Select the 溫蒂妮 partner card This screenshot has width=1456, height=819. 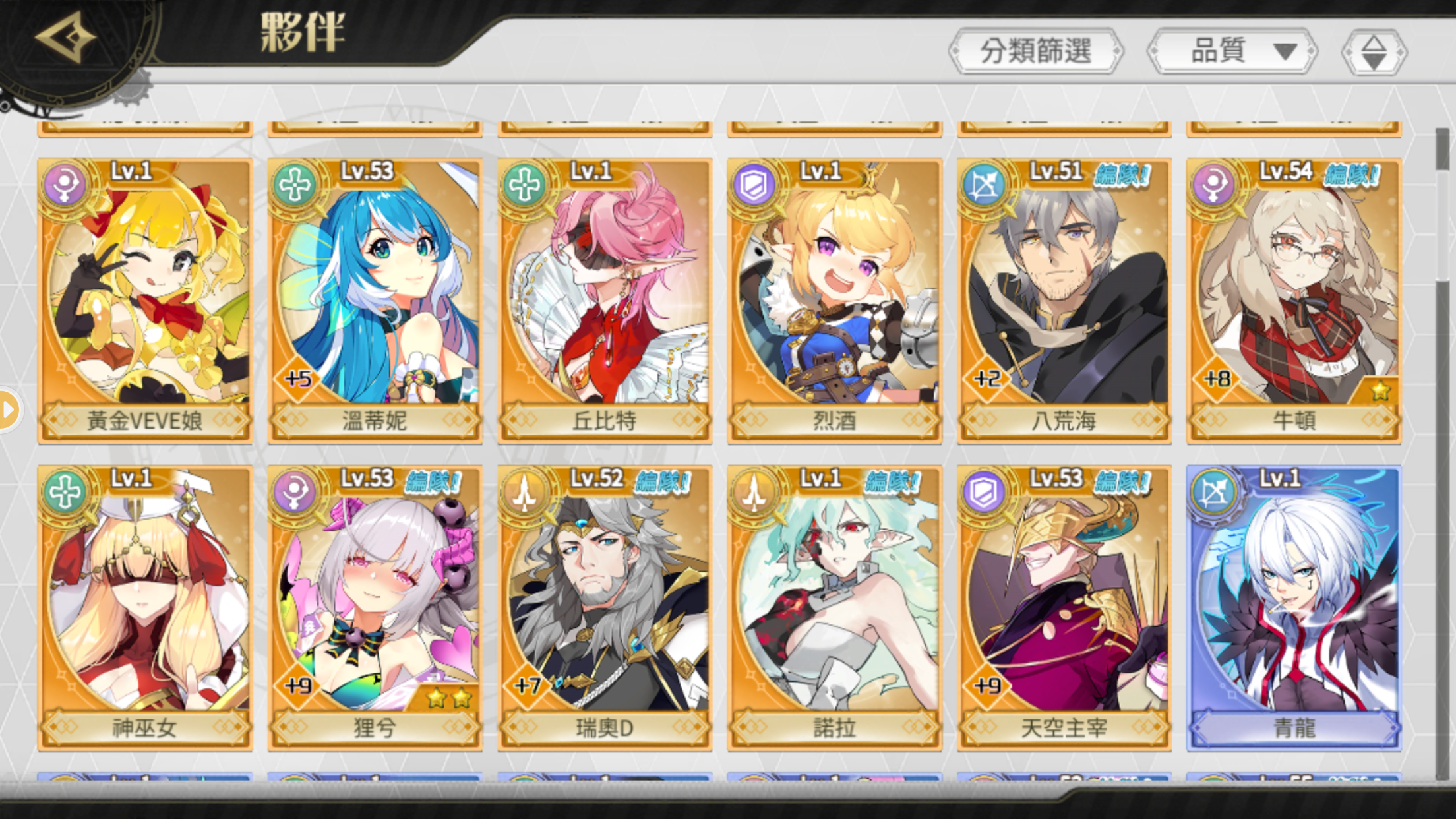pyautogui.click(x=375, y=300)
